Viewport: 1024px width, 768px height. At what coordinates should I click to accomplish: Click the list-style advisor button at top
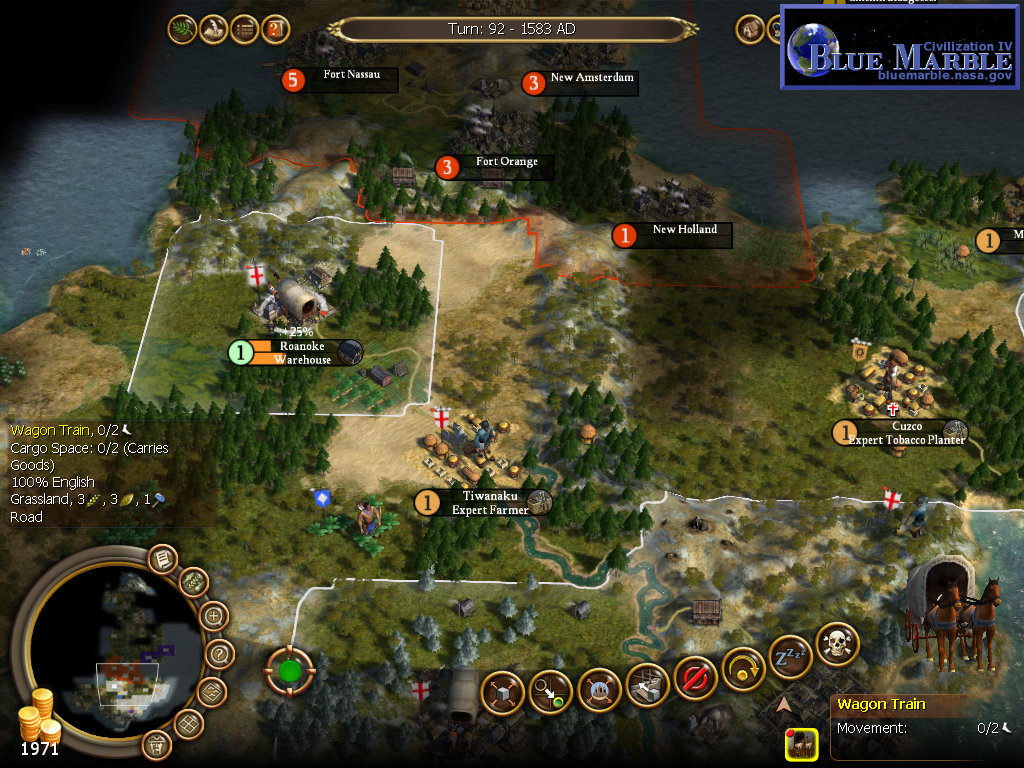click(244, 29)
